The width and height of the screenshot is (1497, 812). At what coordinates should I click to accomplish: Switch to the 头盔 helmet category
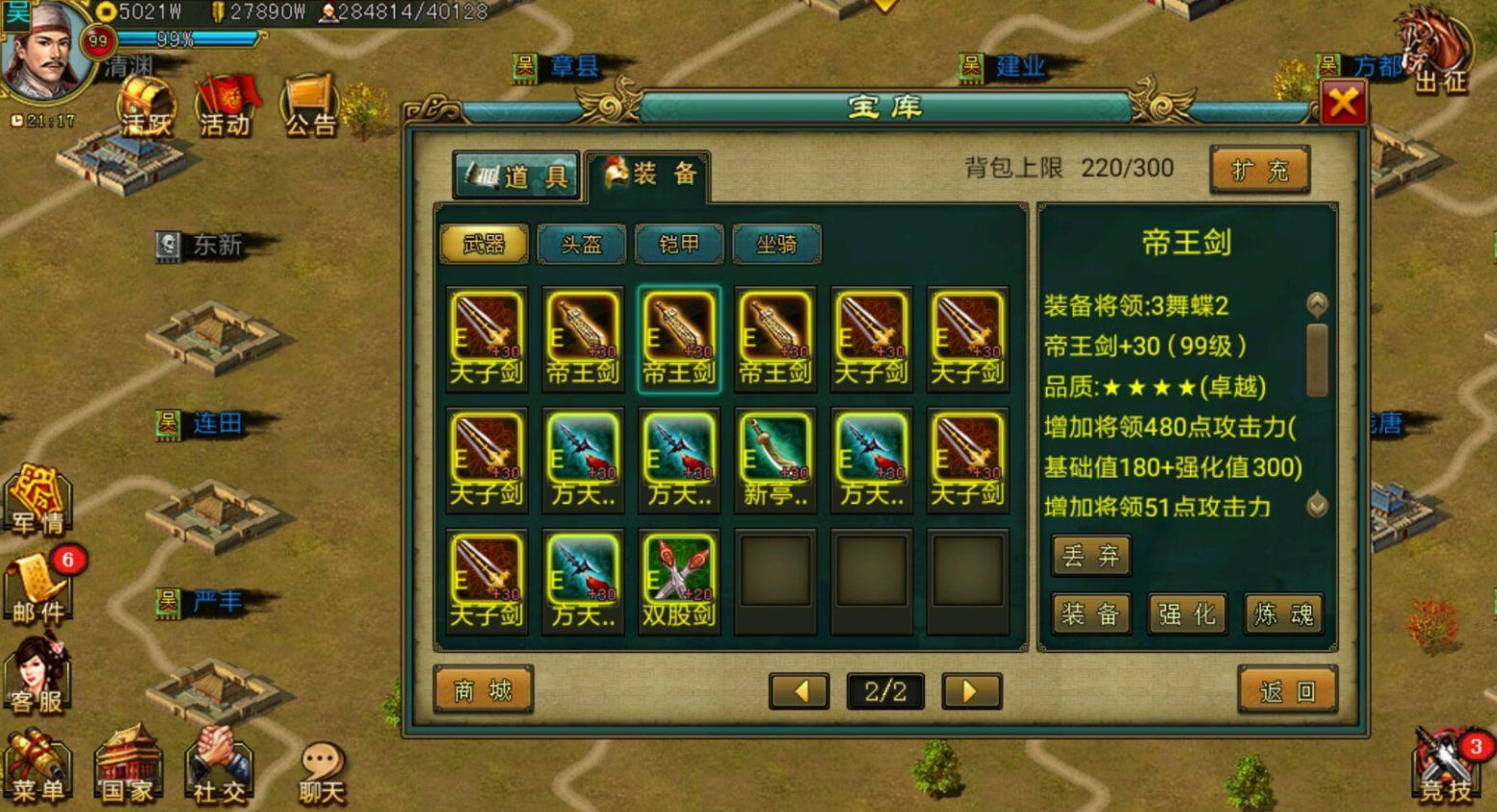(x=581, y=245)
